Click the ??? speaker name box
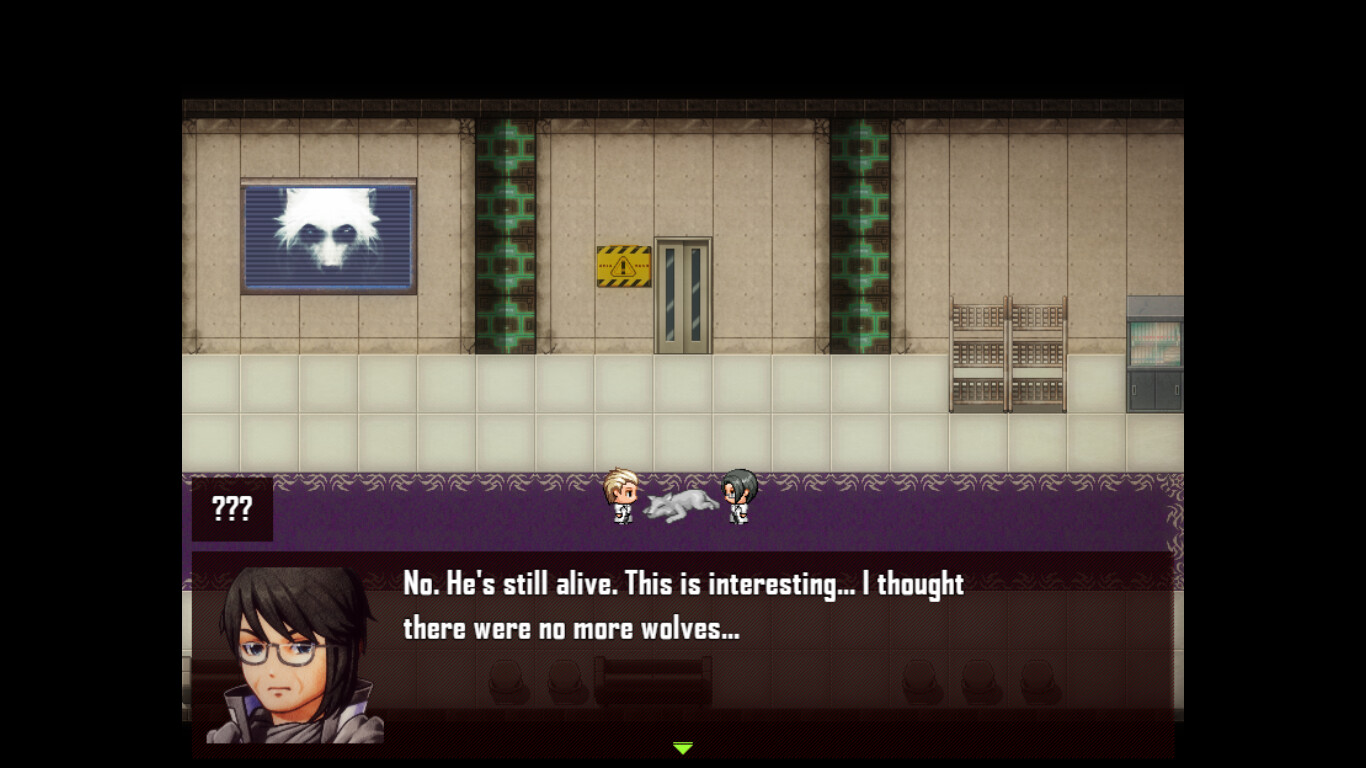Image resolution: width=1366 pixels, height=768 pixels. pos(232,509)
